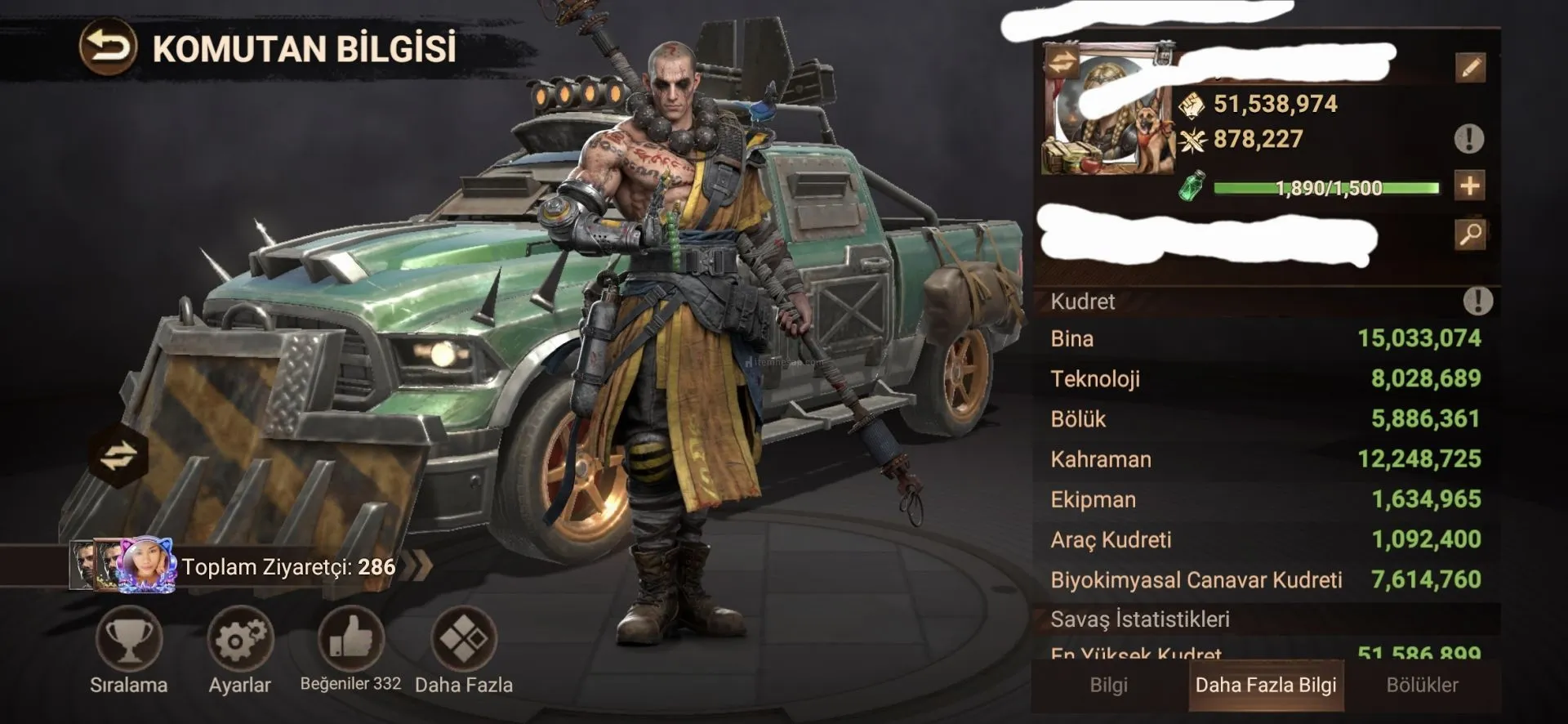The height and width of the screenshot is (724, 1568).
Task: Click the exclamation icon beside 878,227
Action: (1469, 139)
